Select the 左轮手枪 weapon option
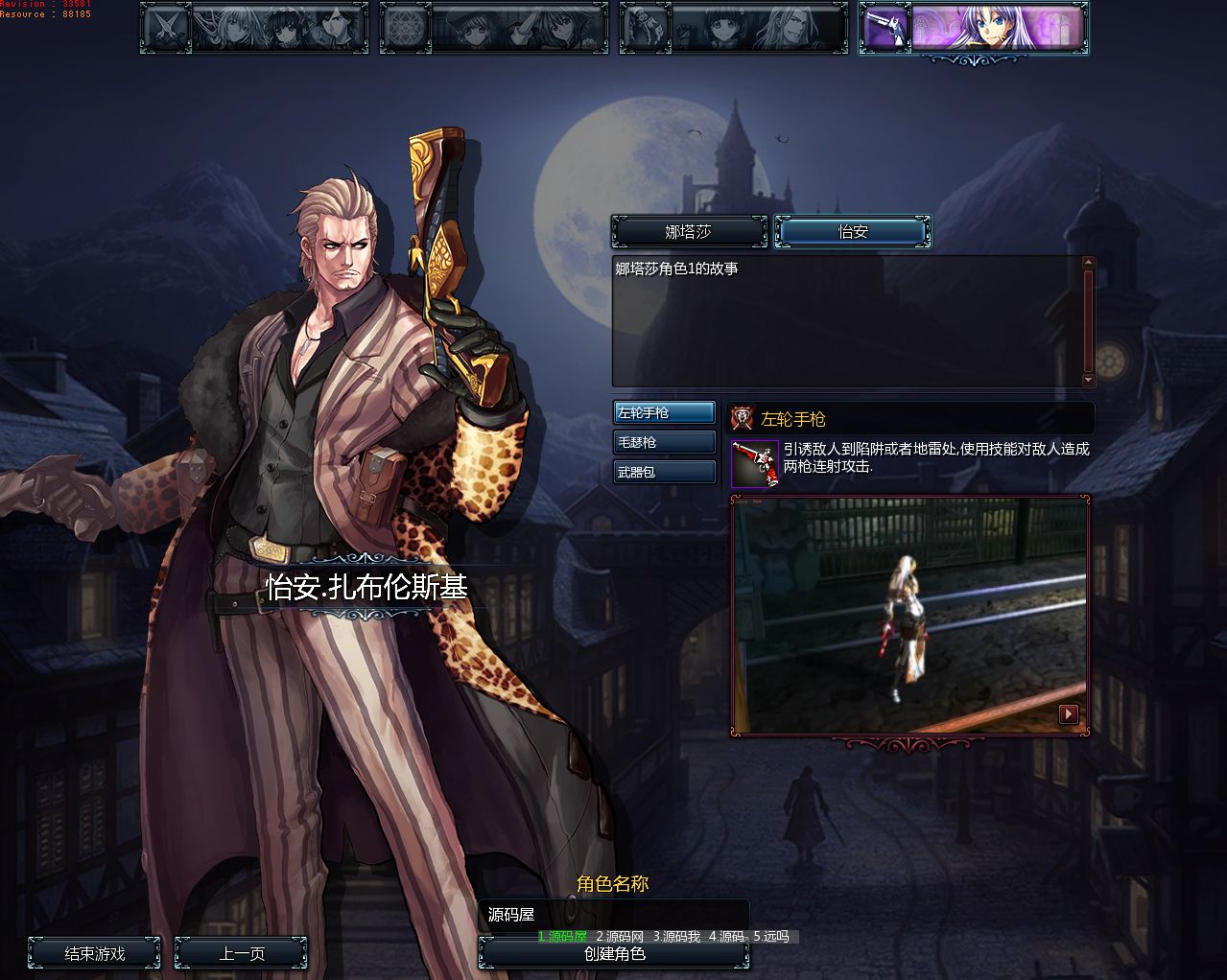Screen dimensions: 1227x980 (x=664, y=413)
